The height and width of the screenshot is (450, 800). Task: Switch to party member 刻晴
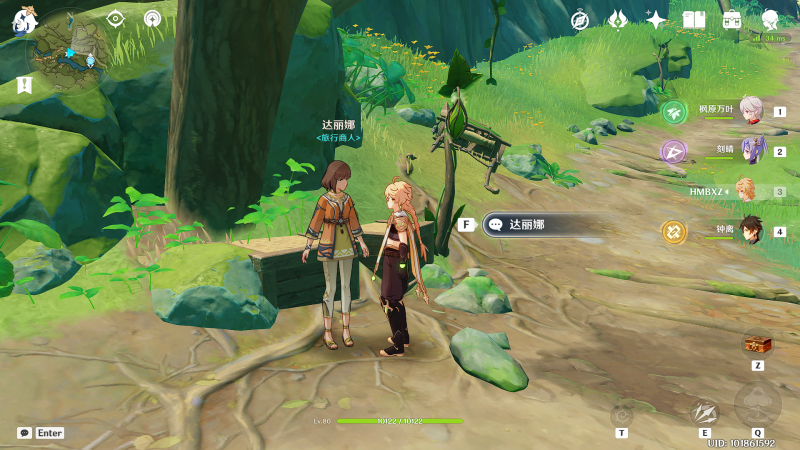tap(750, 151)
